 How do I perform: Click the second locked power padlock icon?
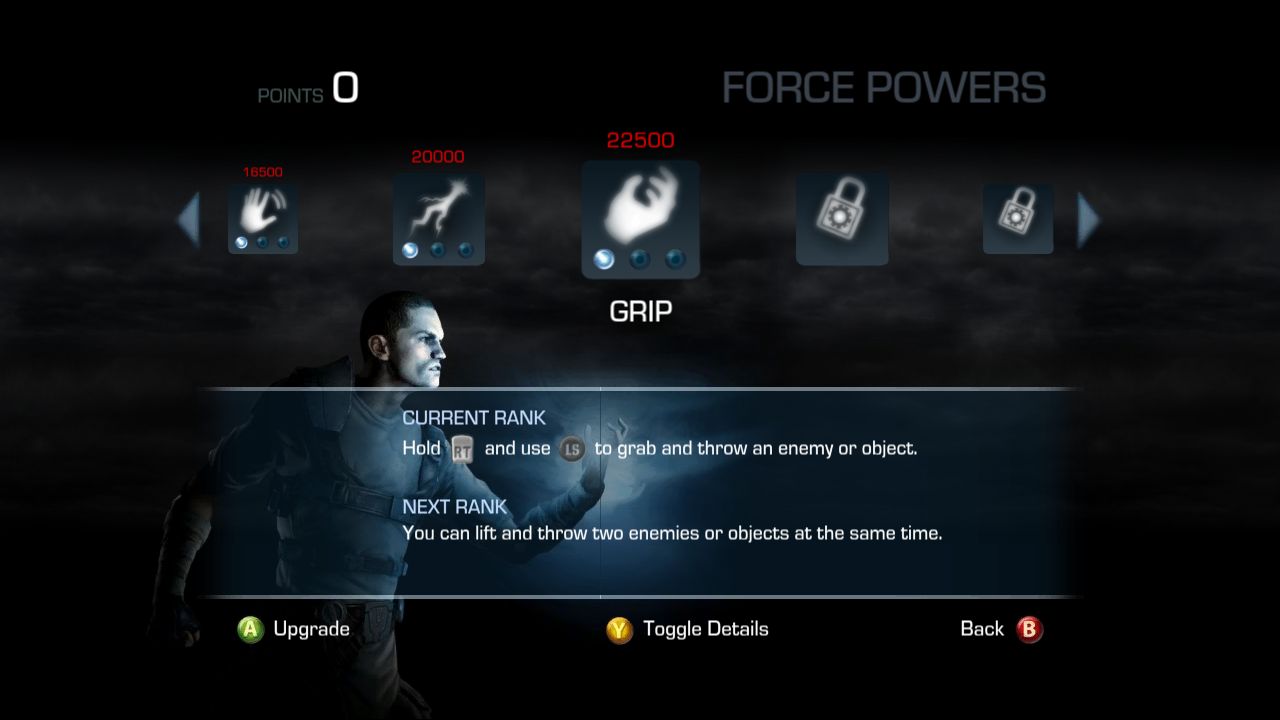1017,215
